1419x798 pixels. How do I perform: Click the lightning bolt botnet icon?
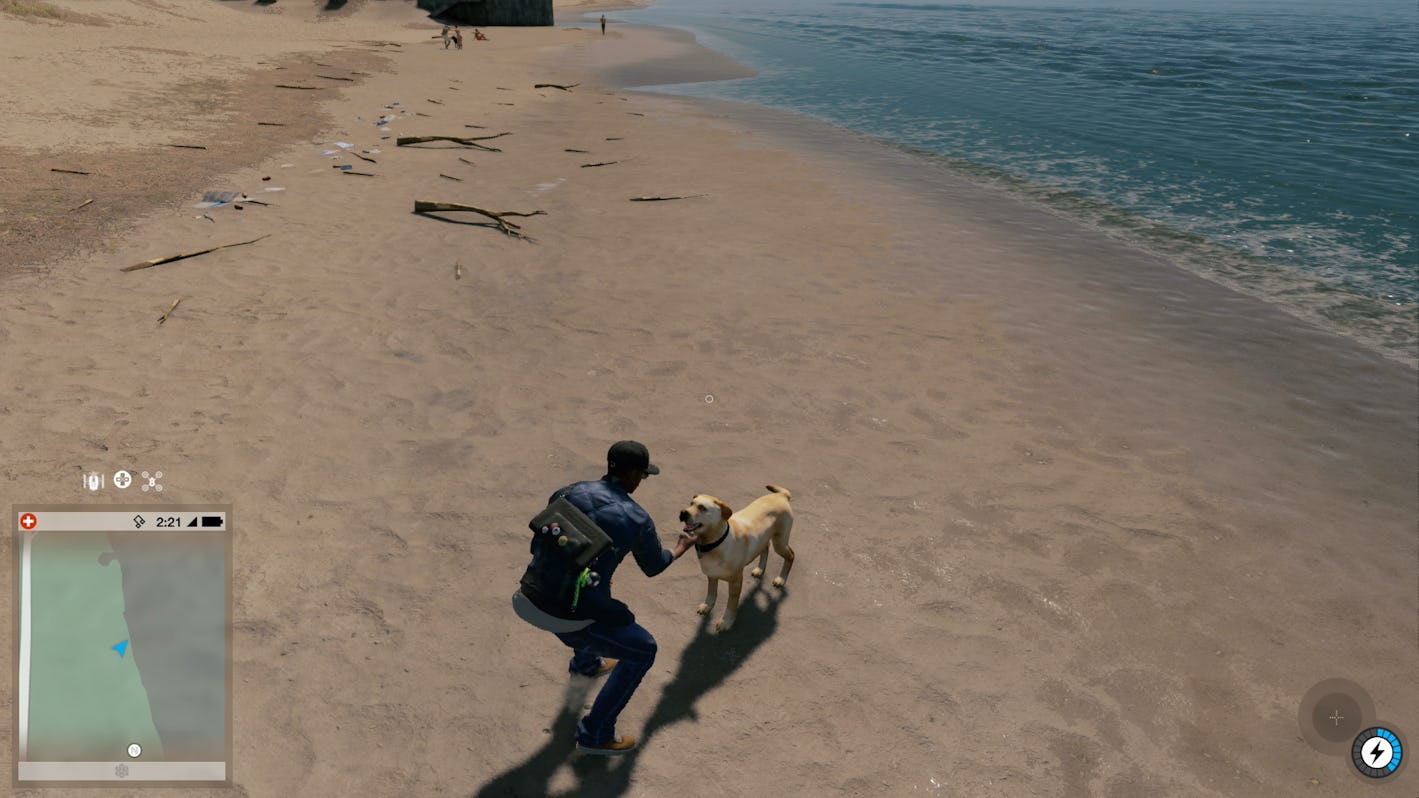pyautogui.click(x=1378, y=752)
